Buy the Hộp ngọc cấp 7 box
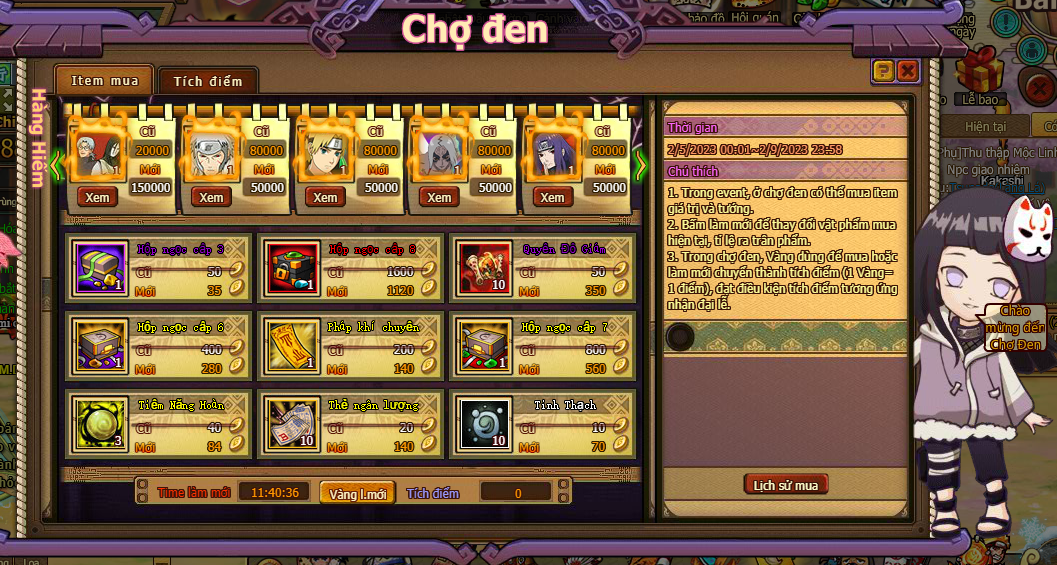The height and width of the screenshot is (565, 1057). (486, 345)
